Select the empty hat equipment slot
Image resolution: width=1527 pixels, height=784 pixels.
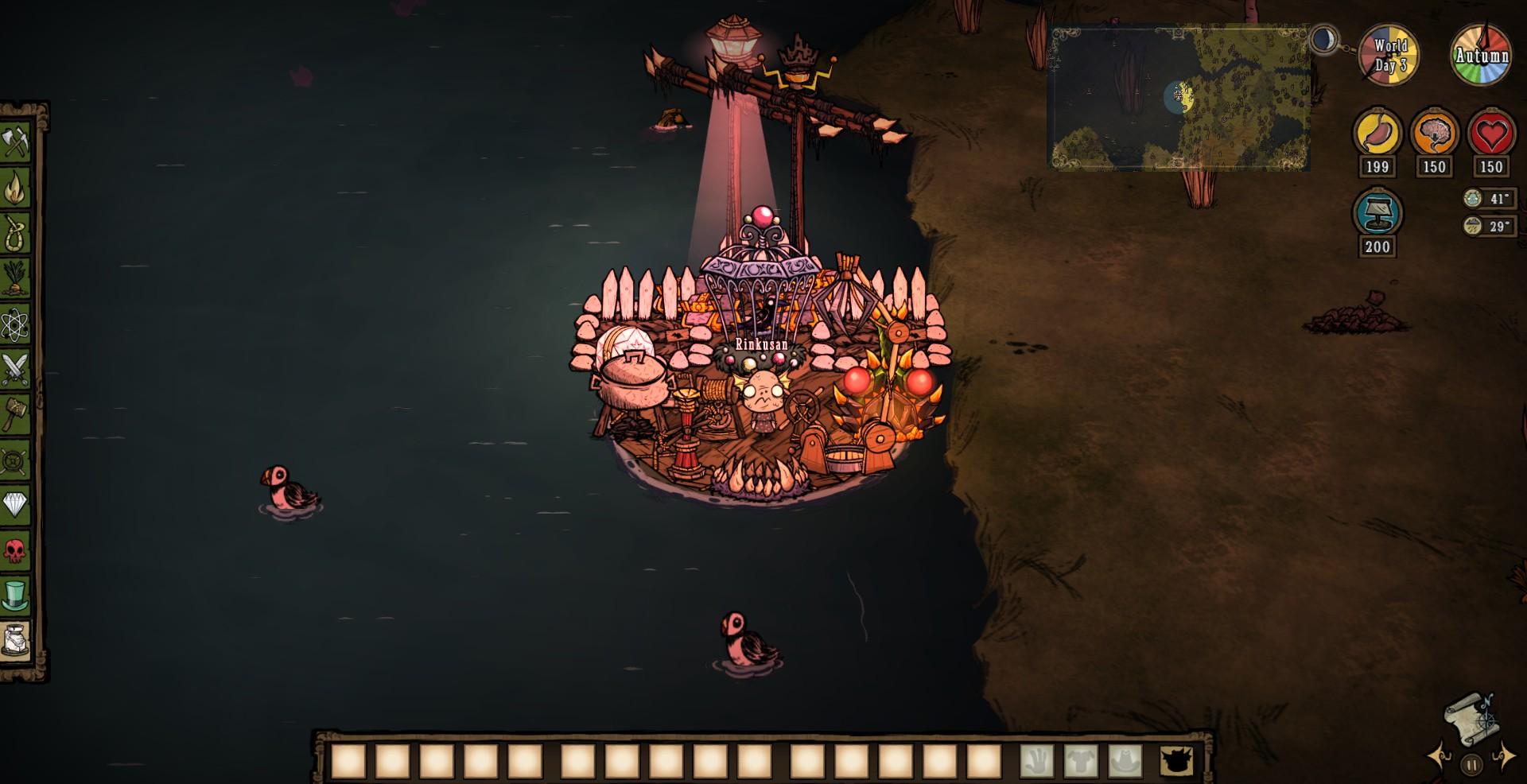pyautogui.click(x=1125, y=761)
